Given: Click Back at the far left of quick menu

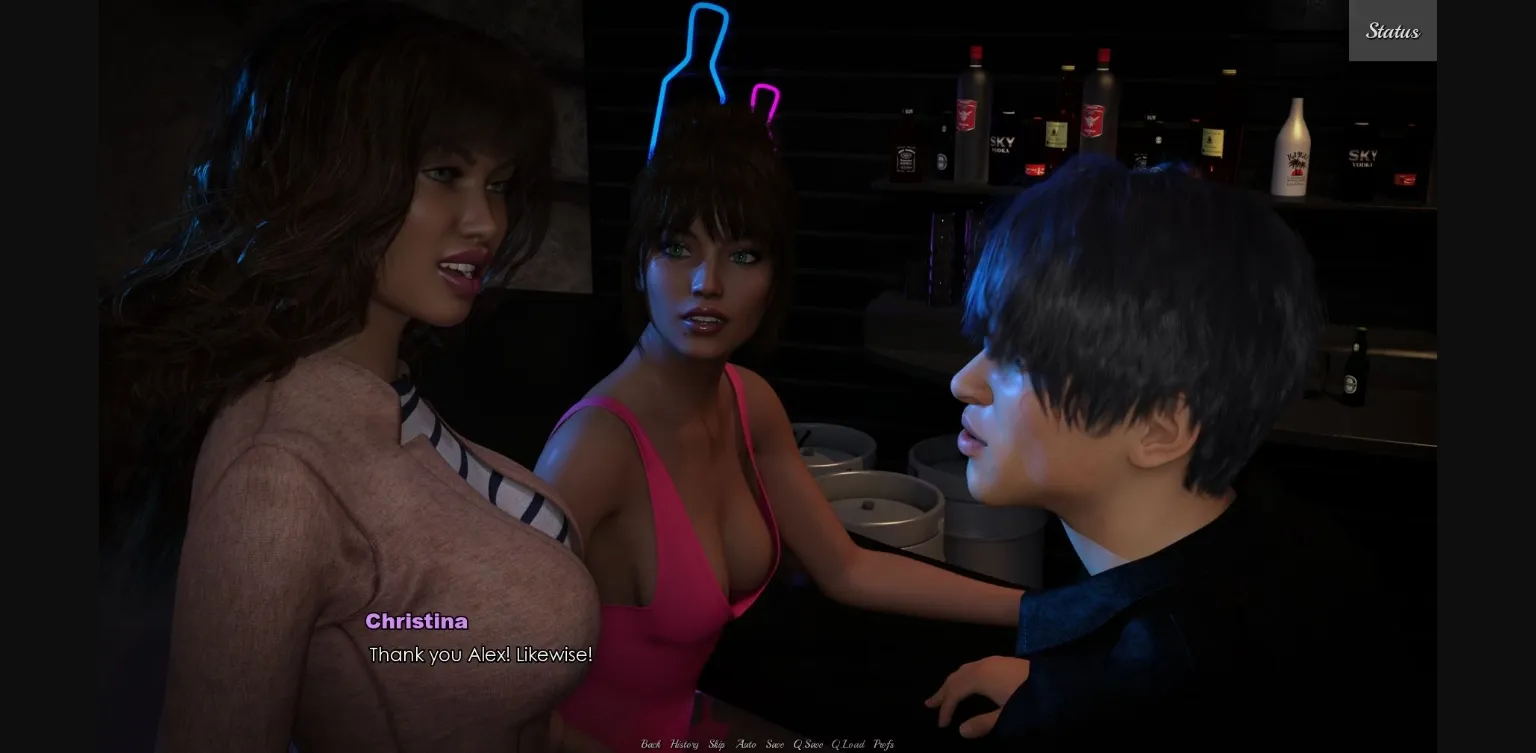Looking at the screenshot, I should pyautogui.click(x=651, y=745).
